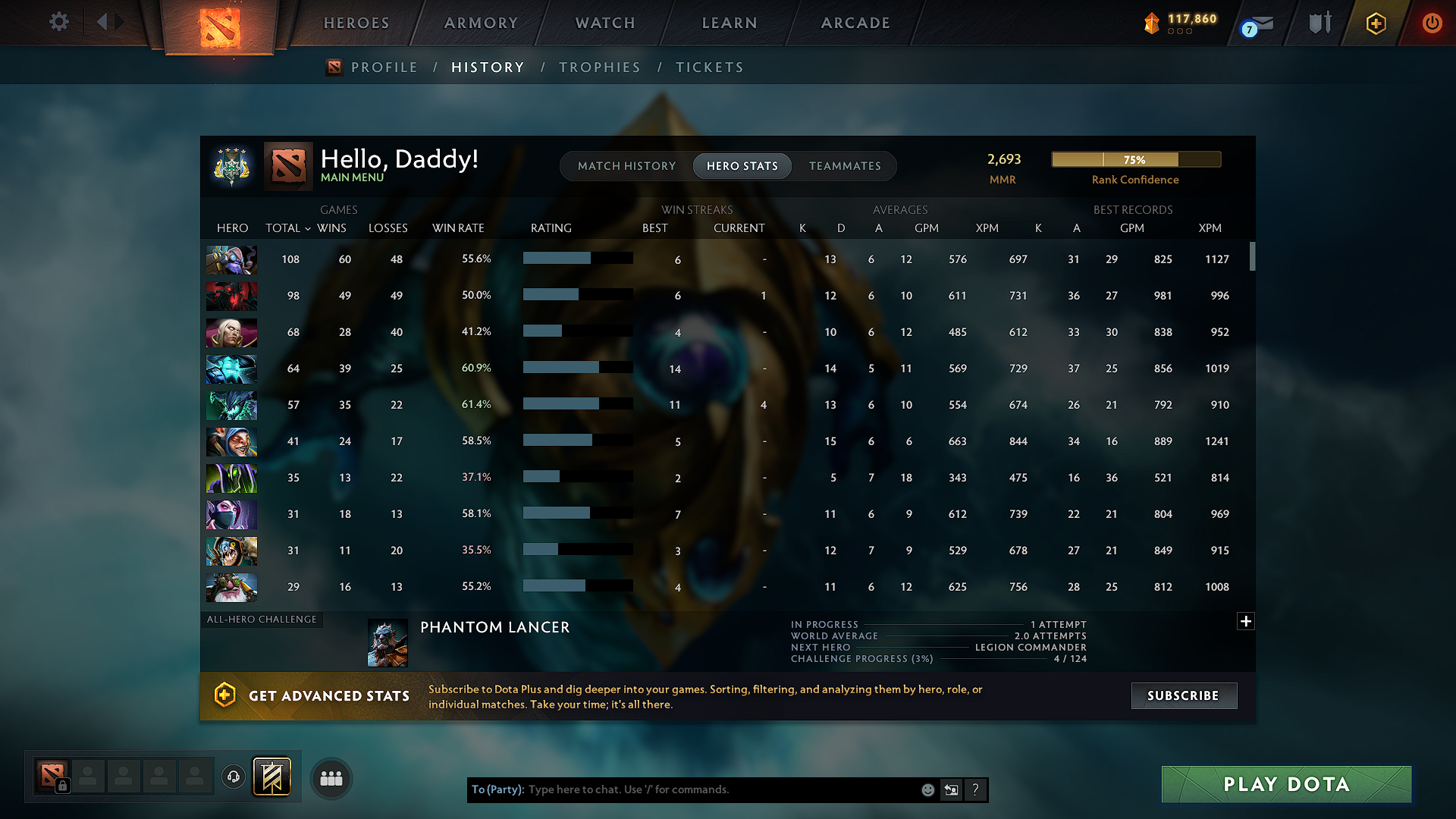Switch to the TEAMMATES tab
The width and height of the screenshot is (1456, 819).
[845, 166]
